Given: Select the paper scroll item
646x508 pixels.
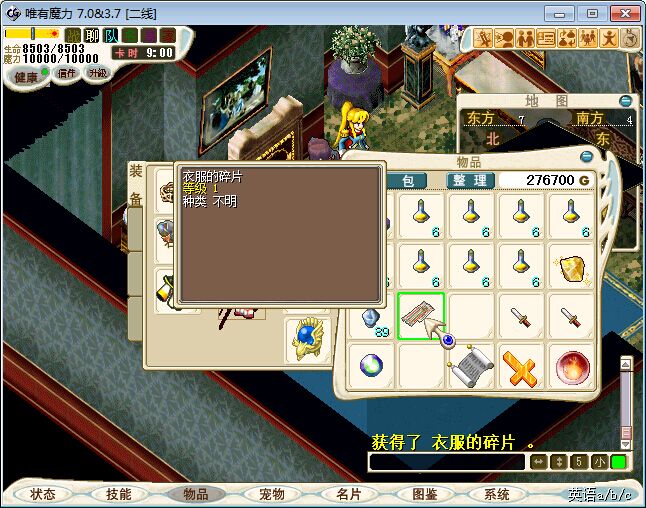Looking at the screenshot, I should pos(471,367).
